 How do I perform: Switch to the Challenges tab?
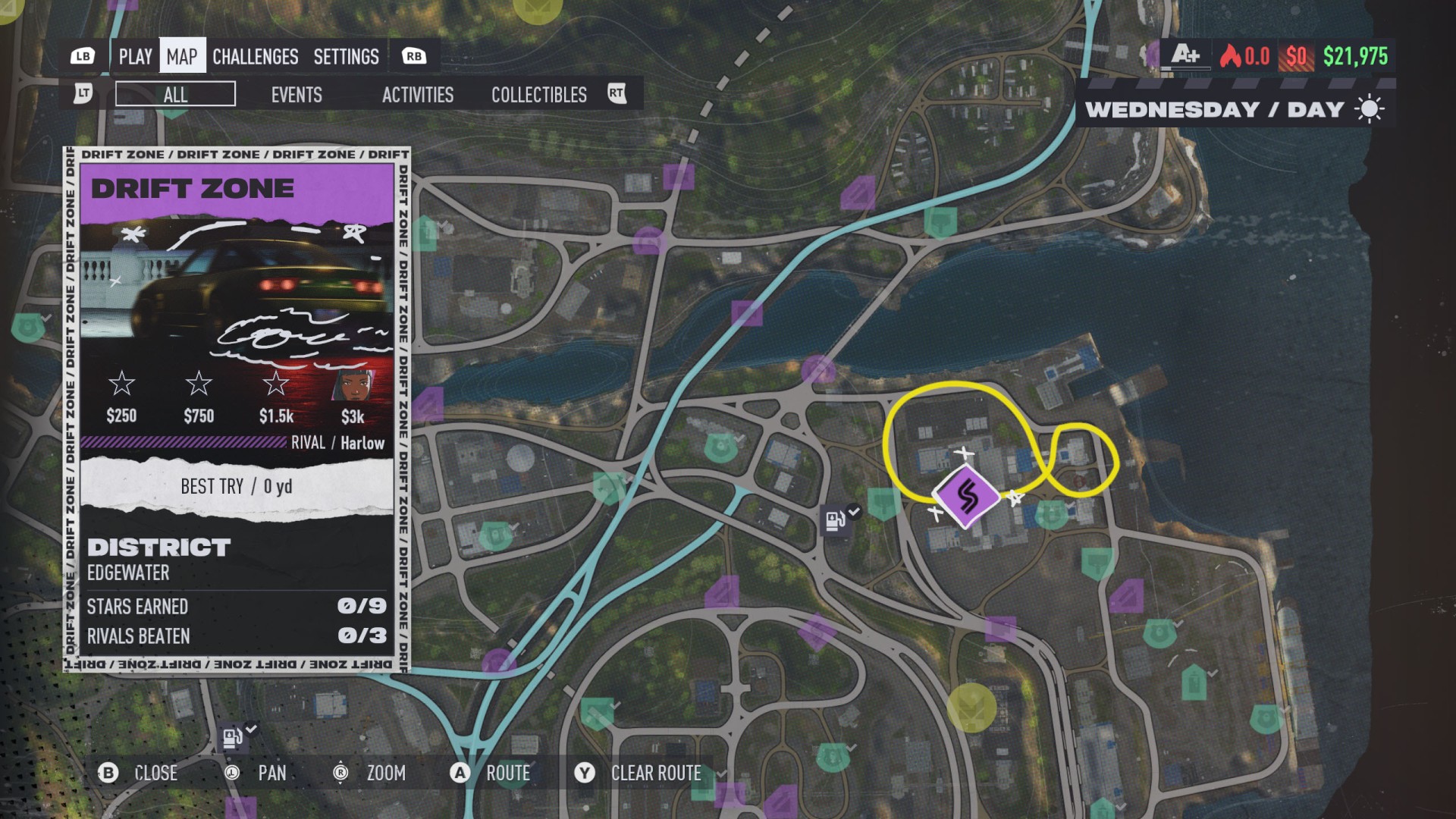[255, 57]
